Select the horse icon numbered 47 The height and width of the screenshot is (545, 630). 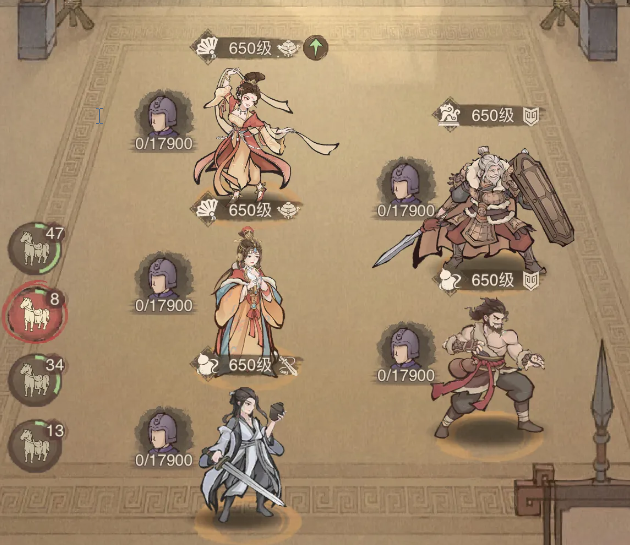33,249
